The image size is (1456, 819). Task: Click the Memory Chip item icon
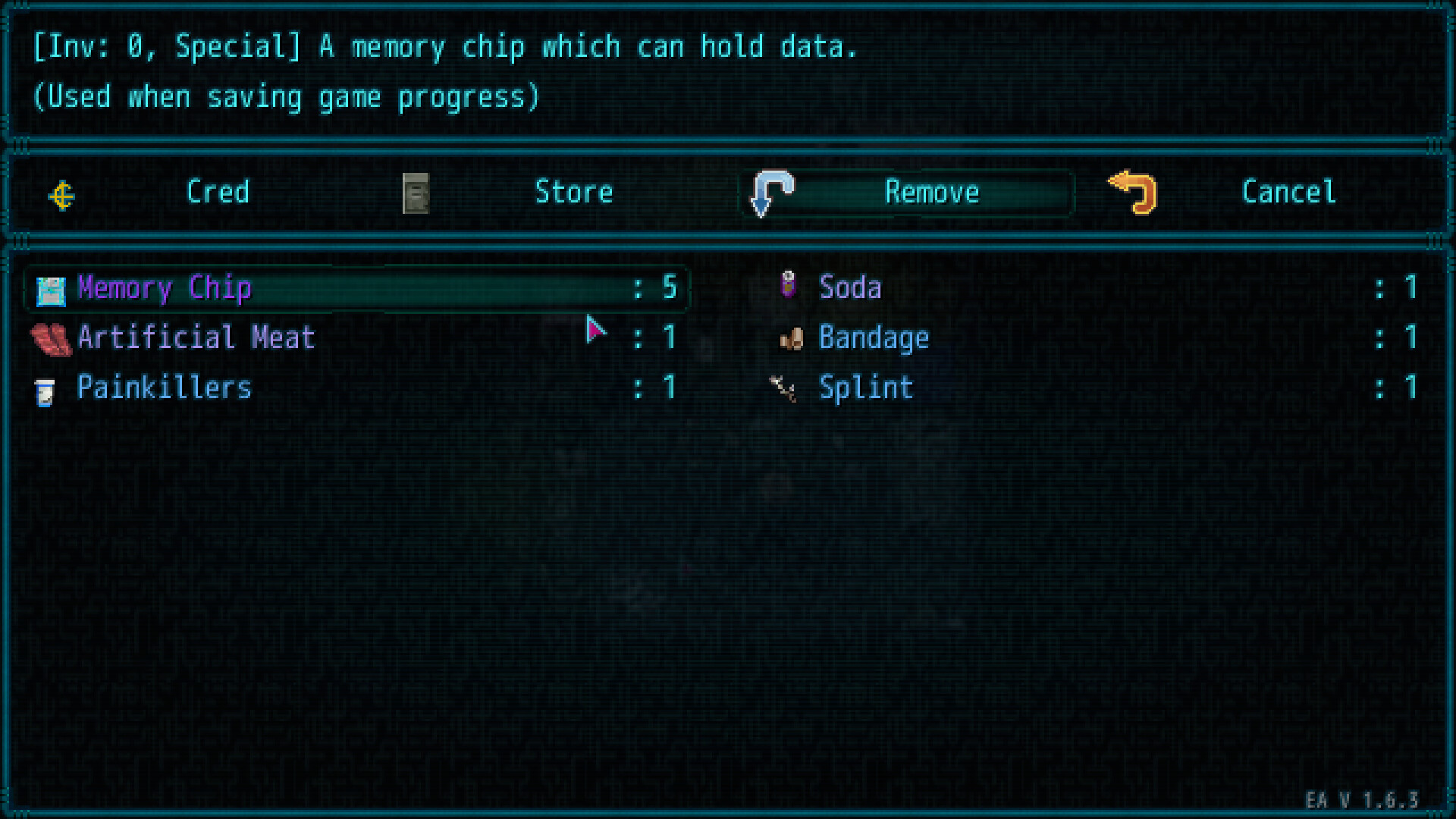tap(49, 289)
